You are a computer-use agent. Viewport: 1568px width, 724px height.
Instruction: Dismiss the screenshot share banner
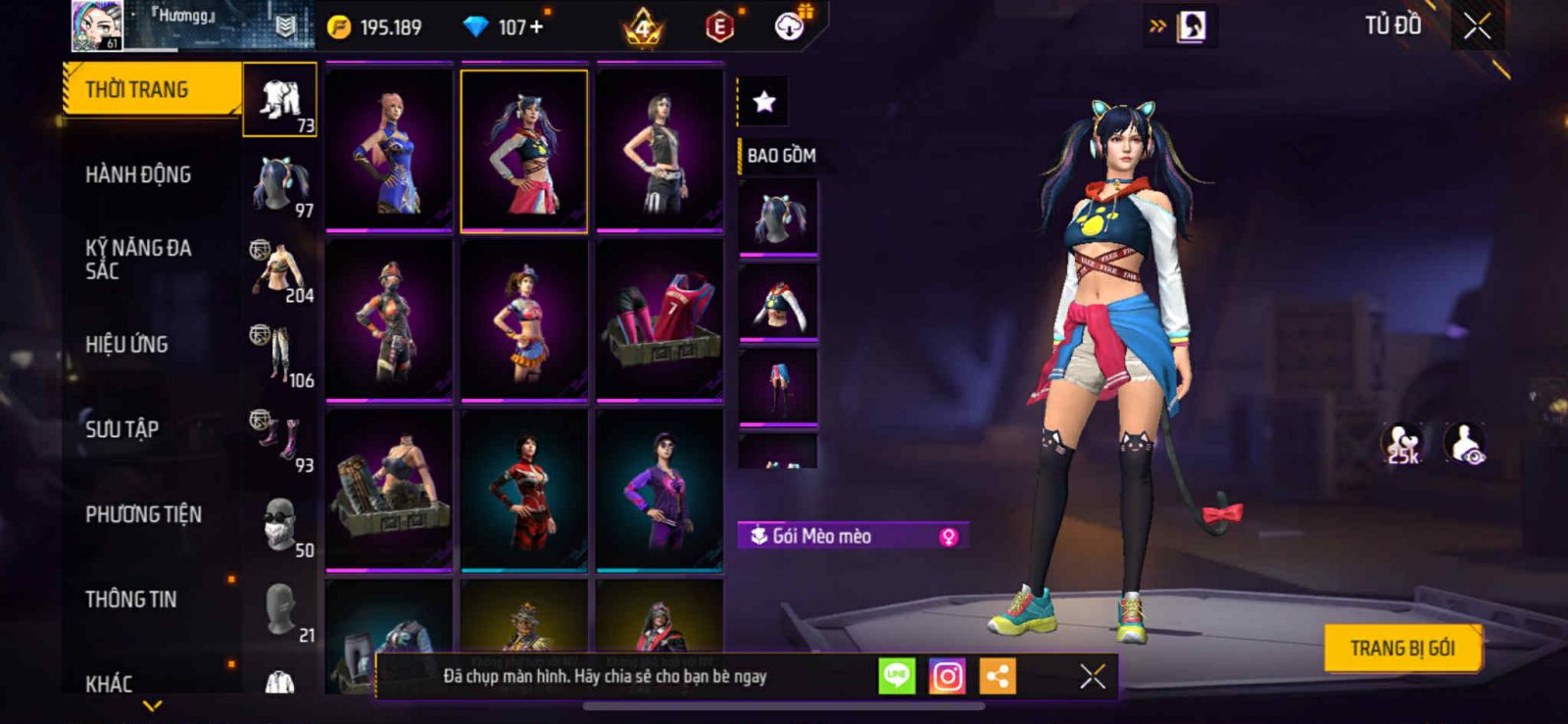(1092, 676)
